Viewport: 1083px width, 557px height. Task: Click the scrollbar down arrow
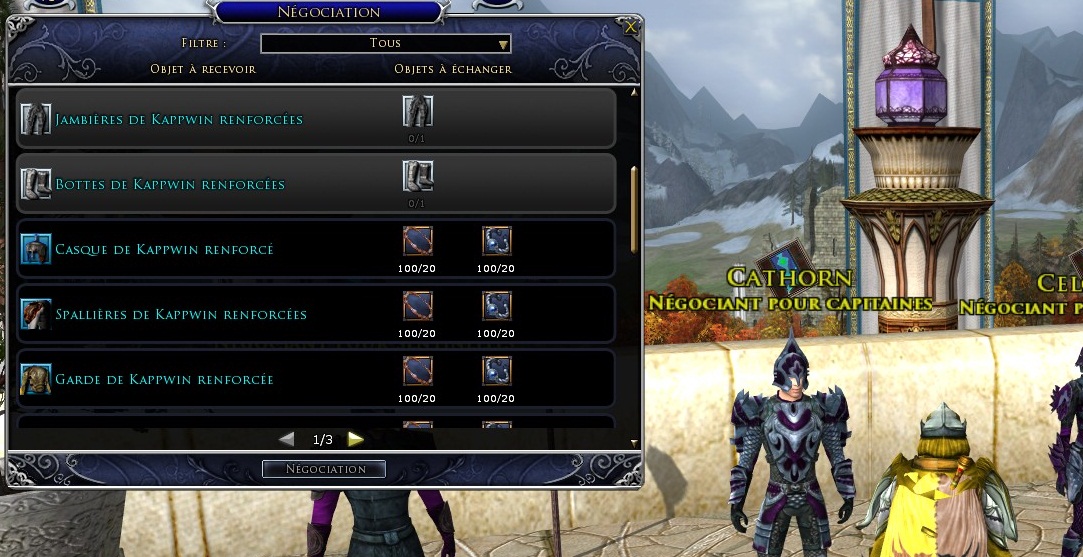[634, 441]
